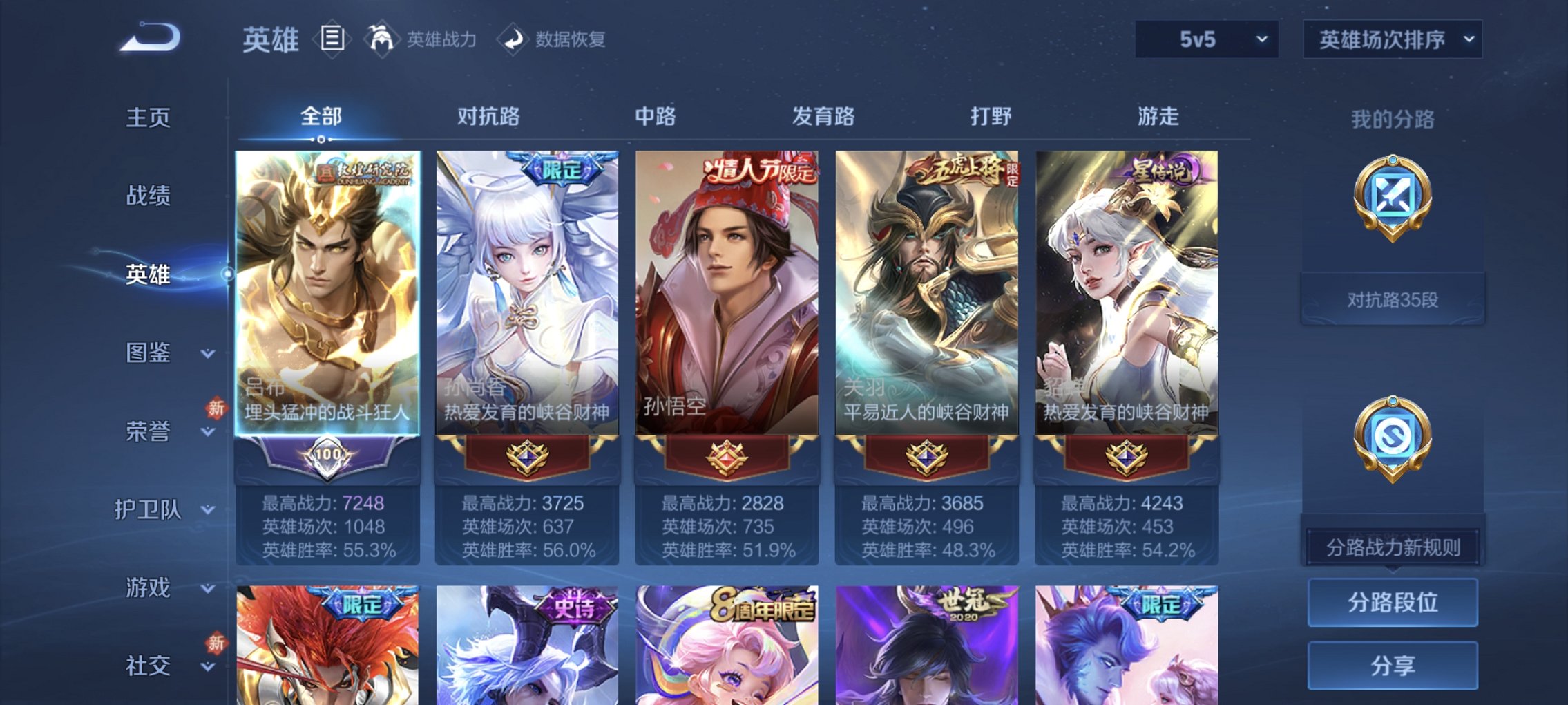This screenshot has width=1568, height=705.
Task: Switch to the 中路 lane tab
Action: pyautogui.click(x=656, y=117)
